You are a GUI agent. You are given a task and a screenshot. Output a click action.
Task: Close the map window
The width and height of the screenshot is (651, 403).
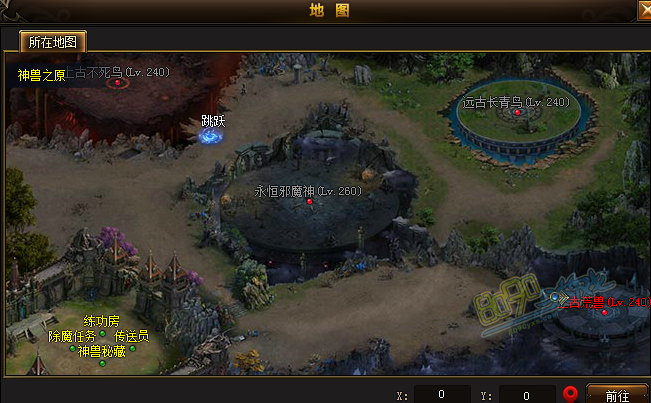tap(644, 10)
